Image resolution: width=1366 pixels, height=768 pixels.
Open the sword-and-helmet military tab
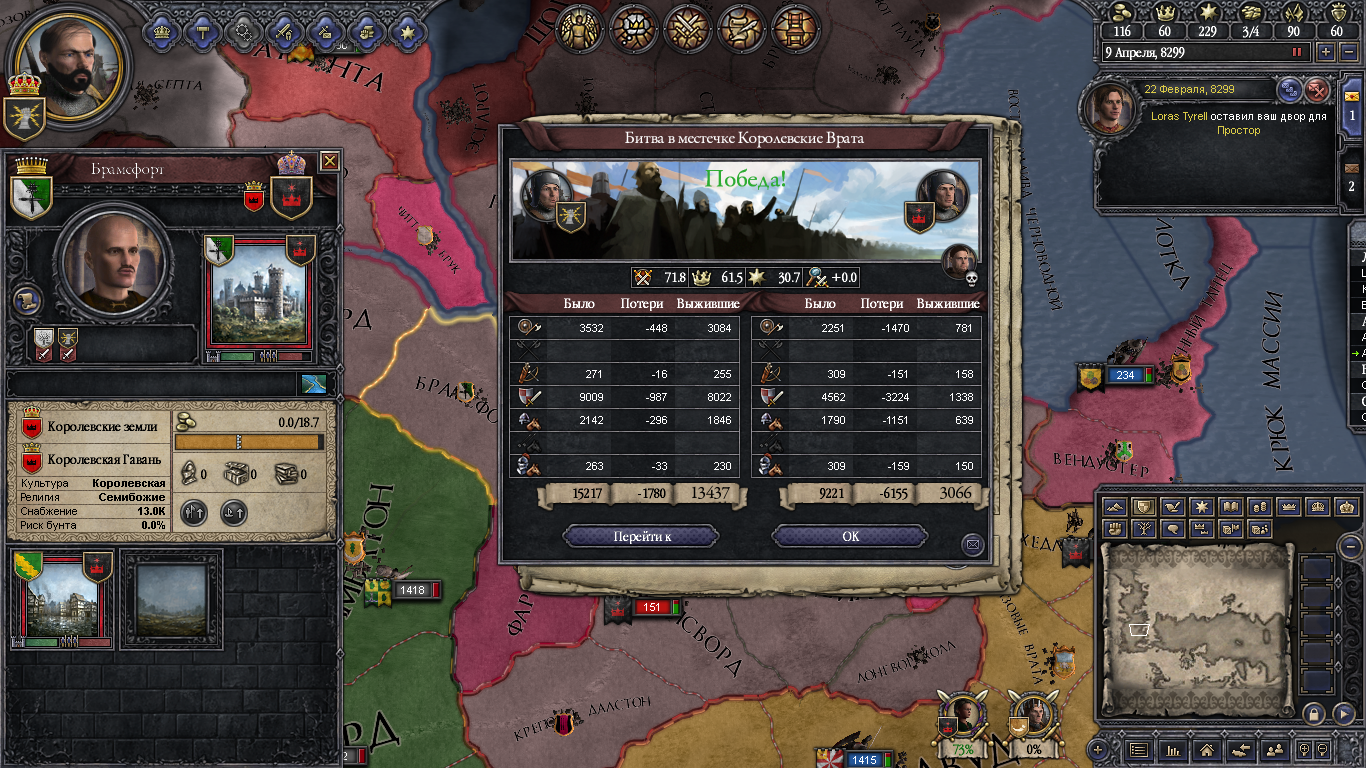point(284,31)
